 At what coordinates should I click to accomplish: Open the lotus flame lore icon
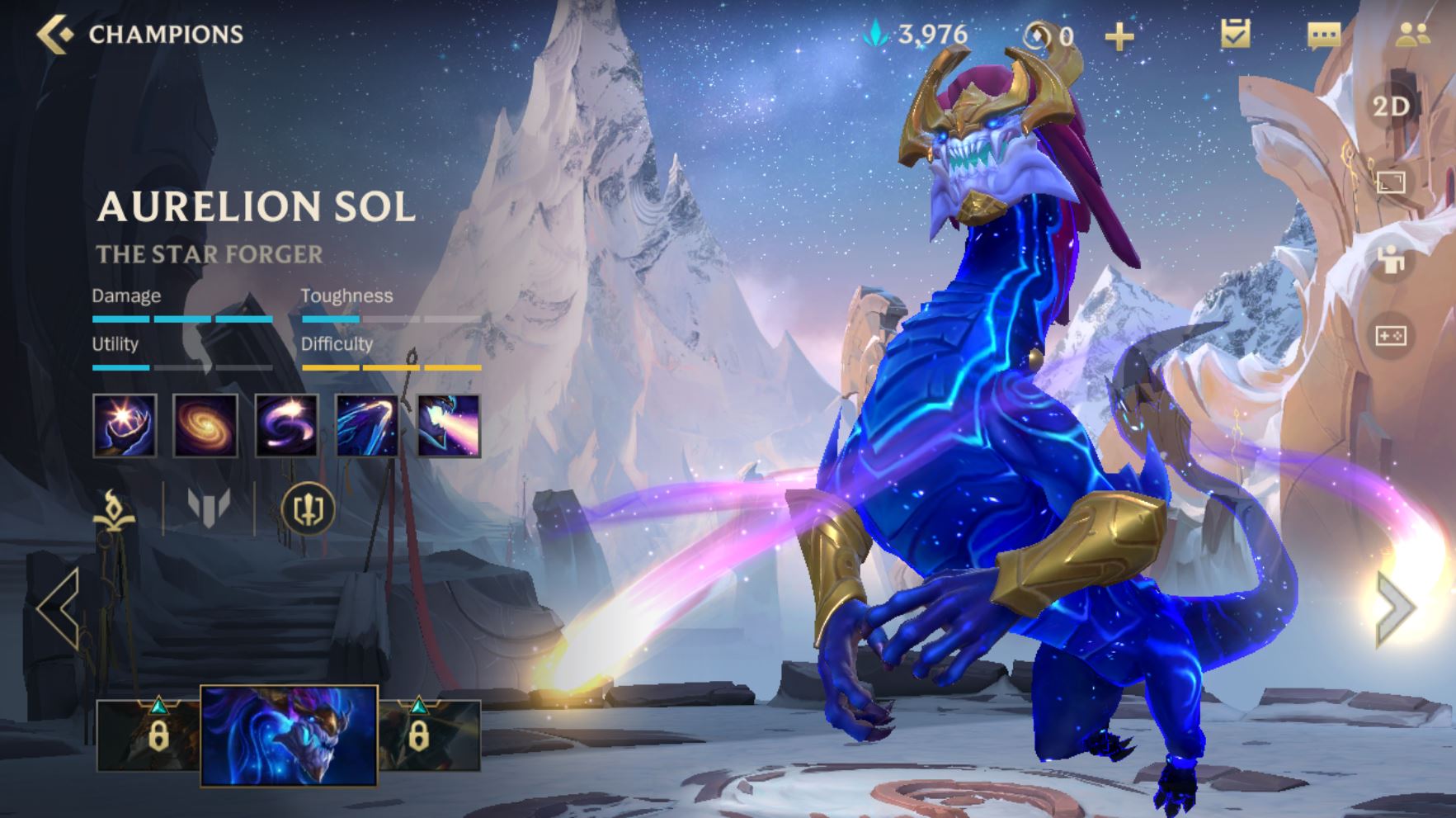(114, 508)
